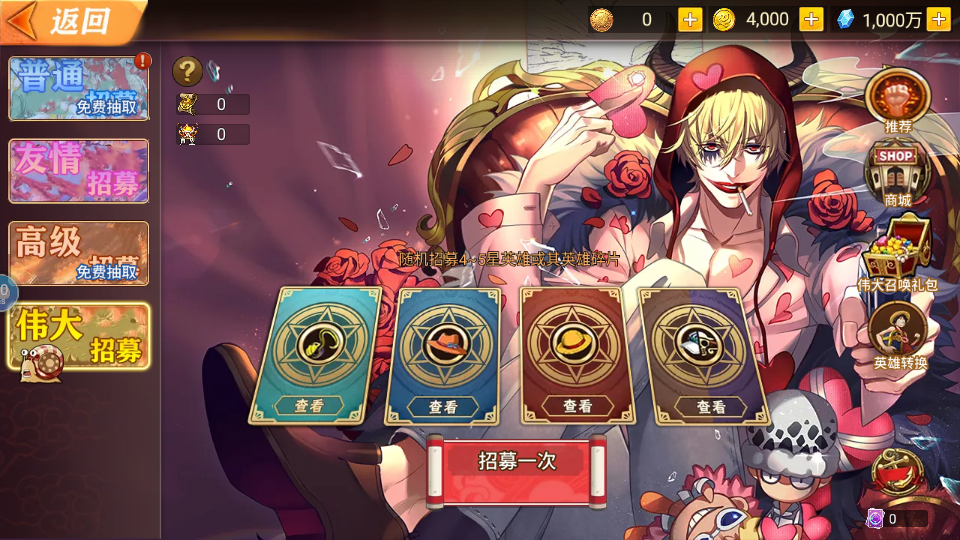Screen dimensions: 960x540
Task: Select the 友情招募 tab
Action: 79,171
